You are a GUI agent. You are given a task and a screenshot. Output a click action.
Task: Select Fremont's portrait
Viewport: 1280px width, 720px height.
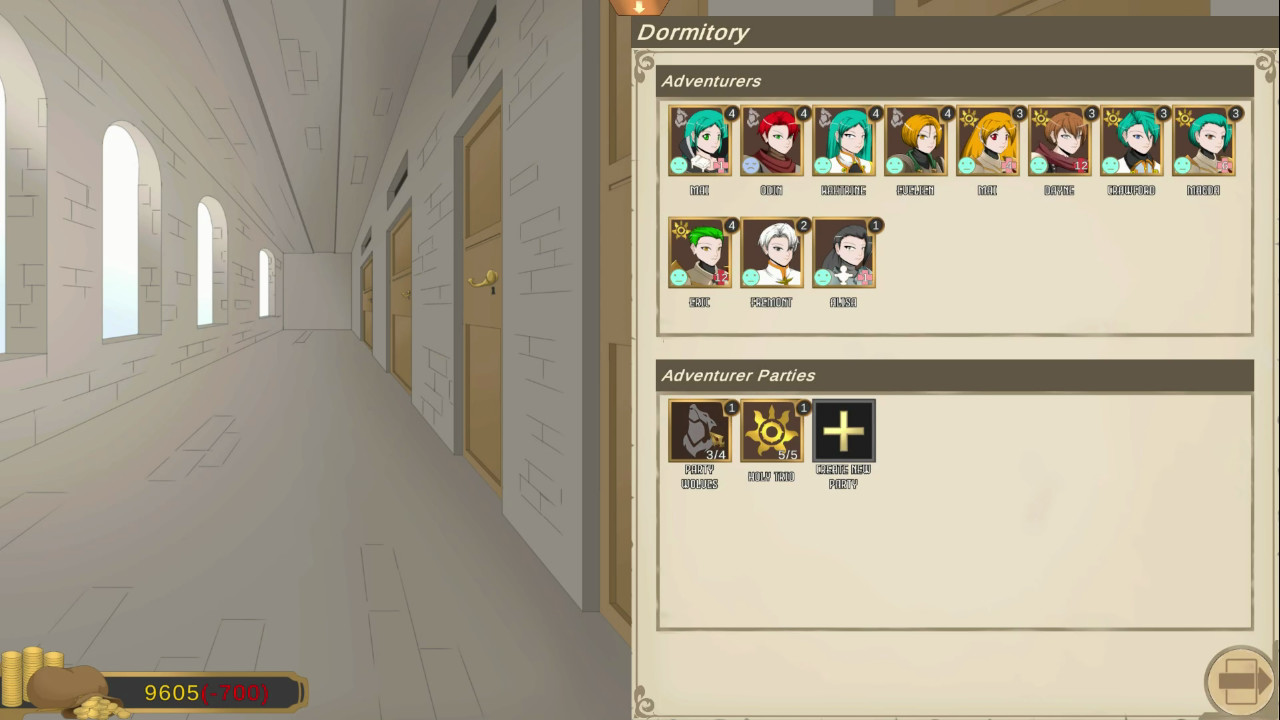[771, 251]
